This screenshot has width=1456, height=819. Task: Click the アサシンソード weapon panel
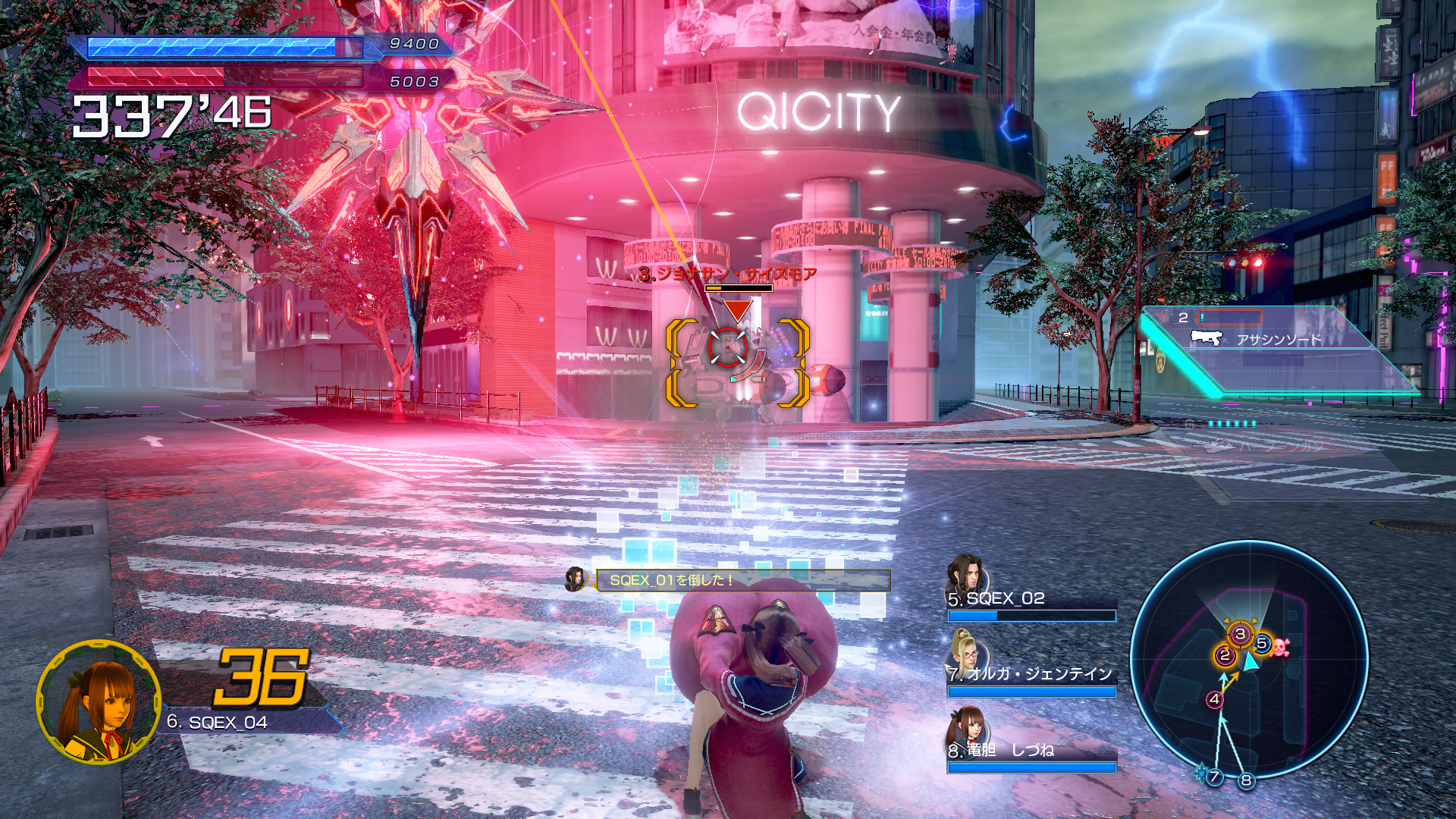tap(1279, 339)
